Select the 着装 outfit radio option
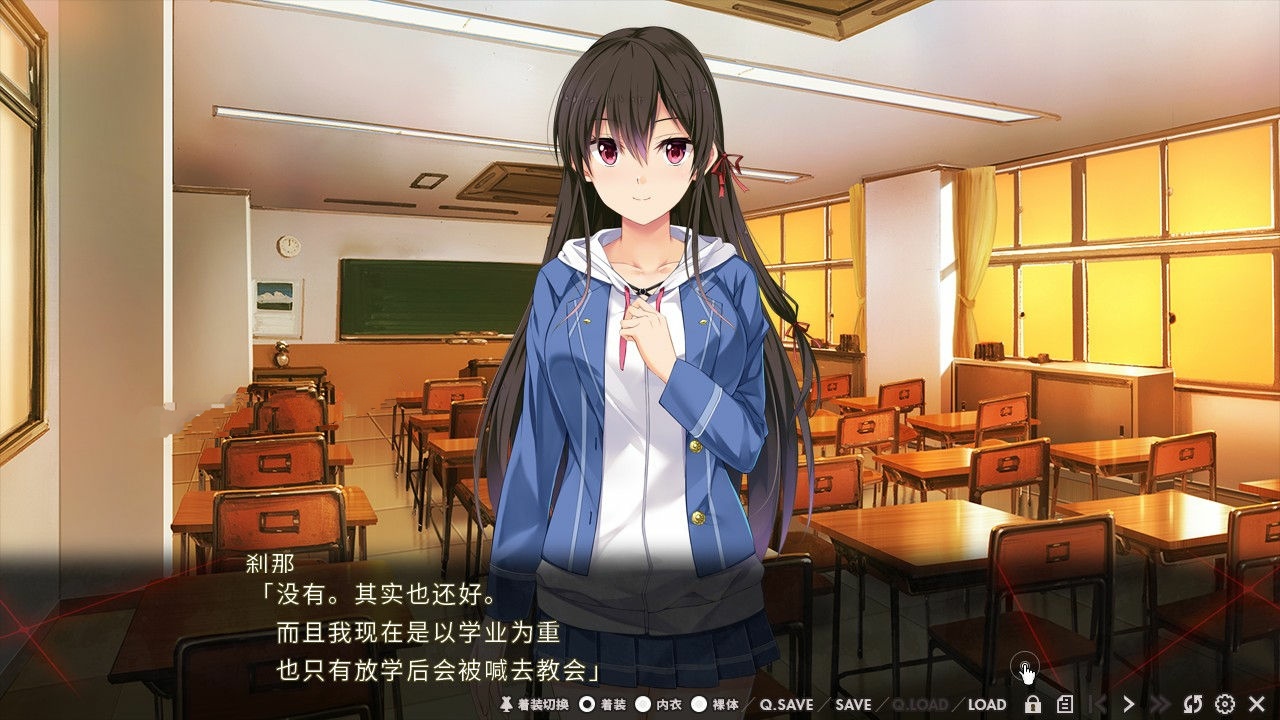The height and width of the screenshot is (720, 1280). coord(587,705)
